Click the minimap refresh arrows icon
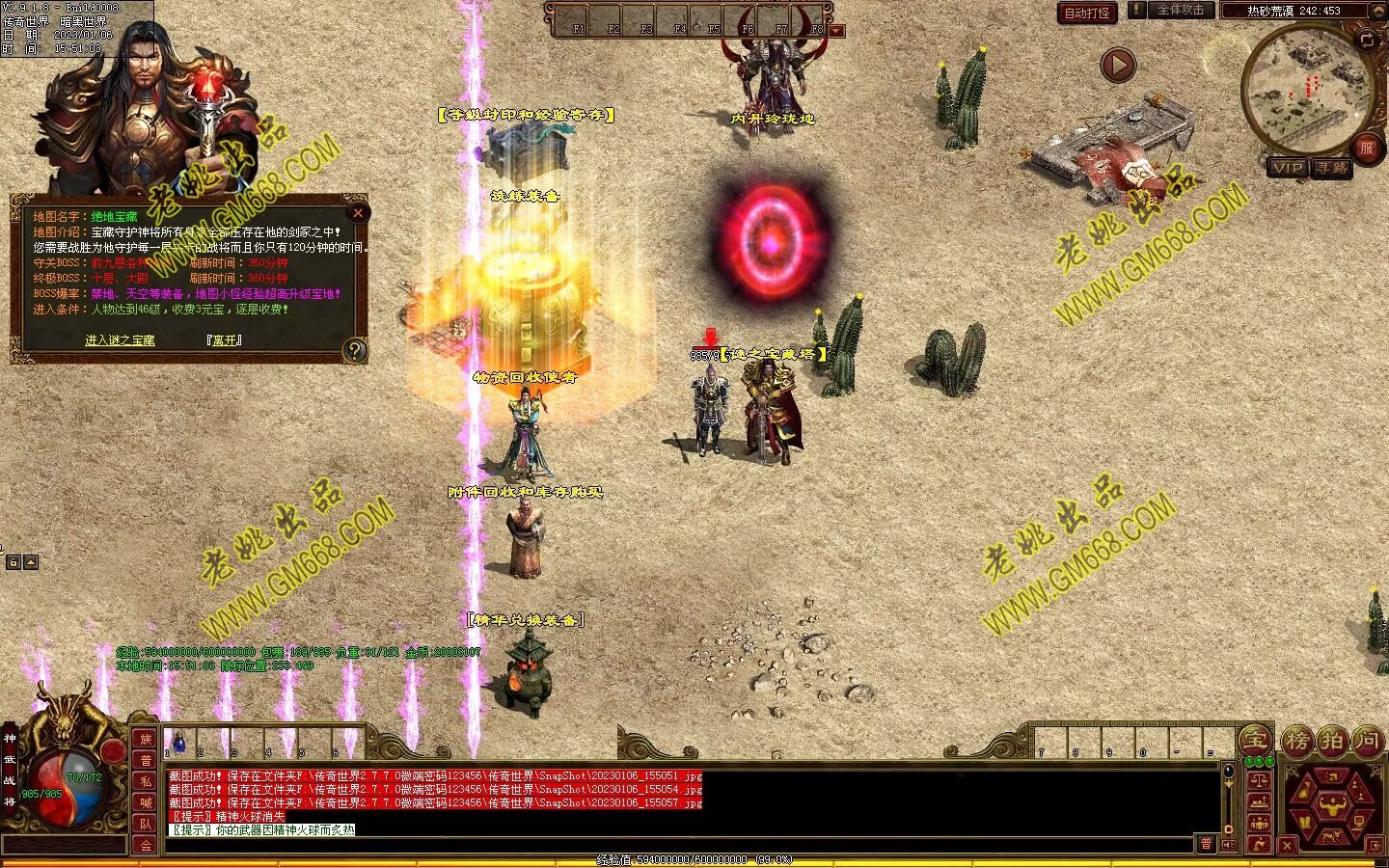Viewport: 1389px width, 868px height. pos(1367,40)
